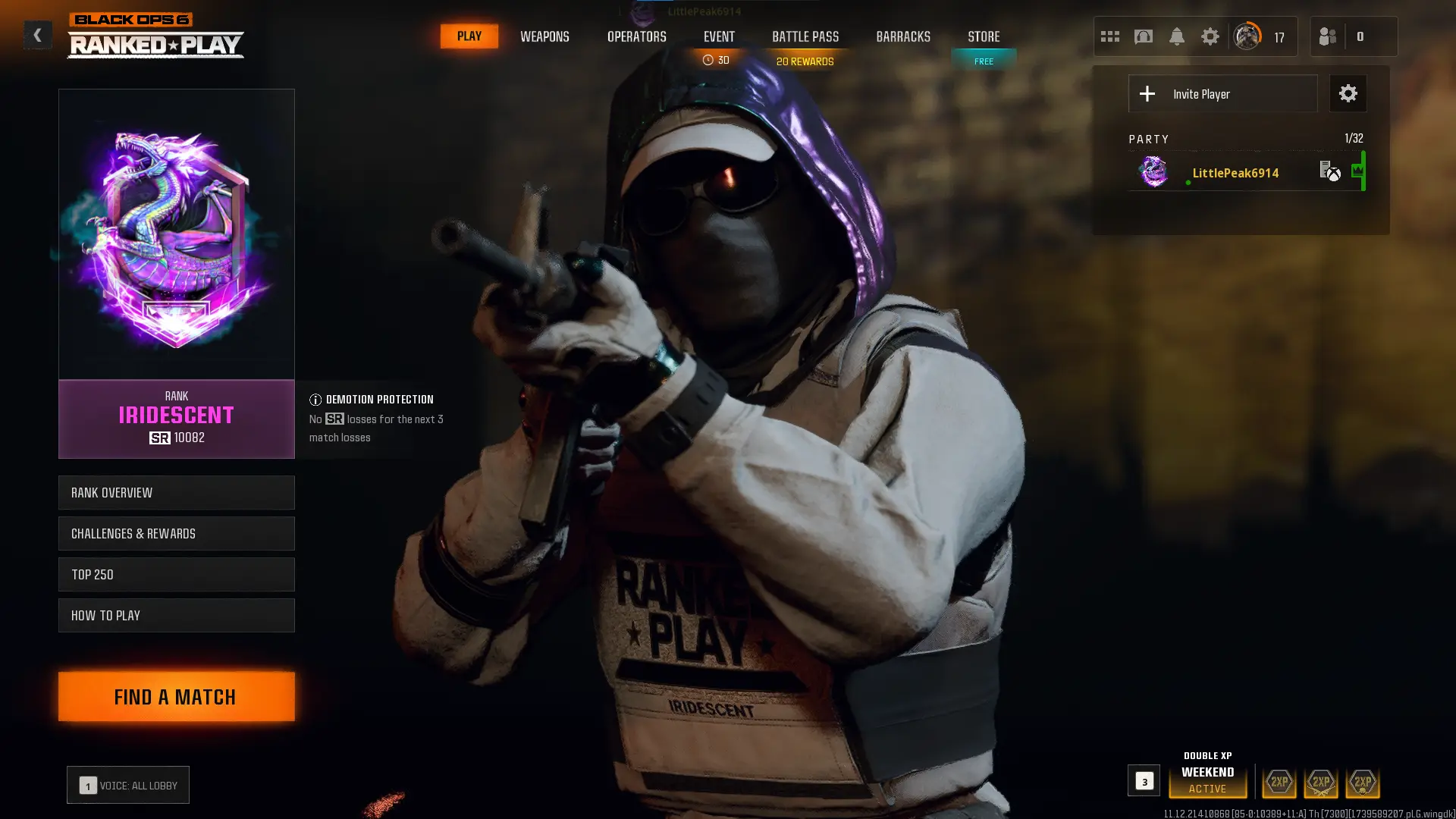Click the green party leader crown indicator
Screen dimensions: 1456x819
1357,170
